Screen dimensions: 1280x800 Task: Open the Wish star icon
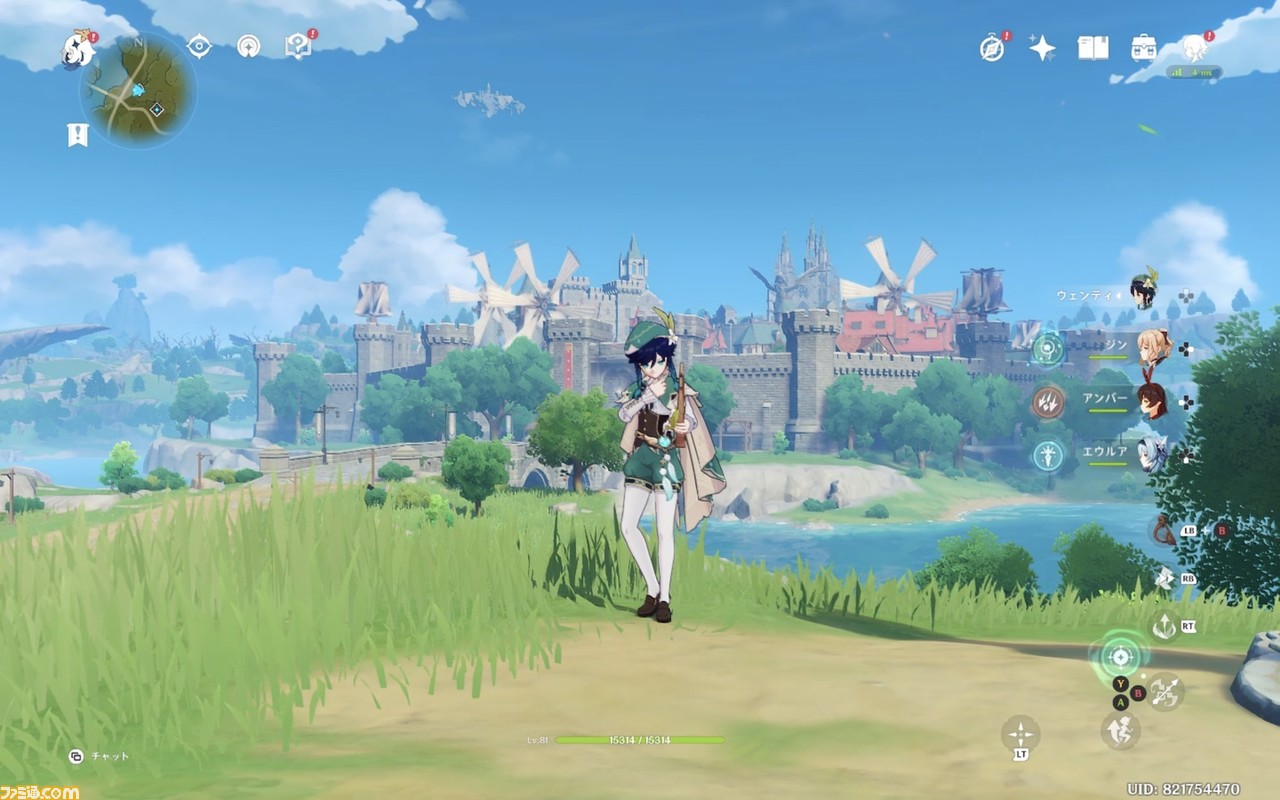pos(1042,48)
